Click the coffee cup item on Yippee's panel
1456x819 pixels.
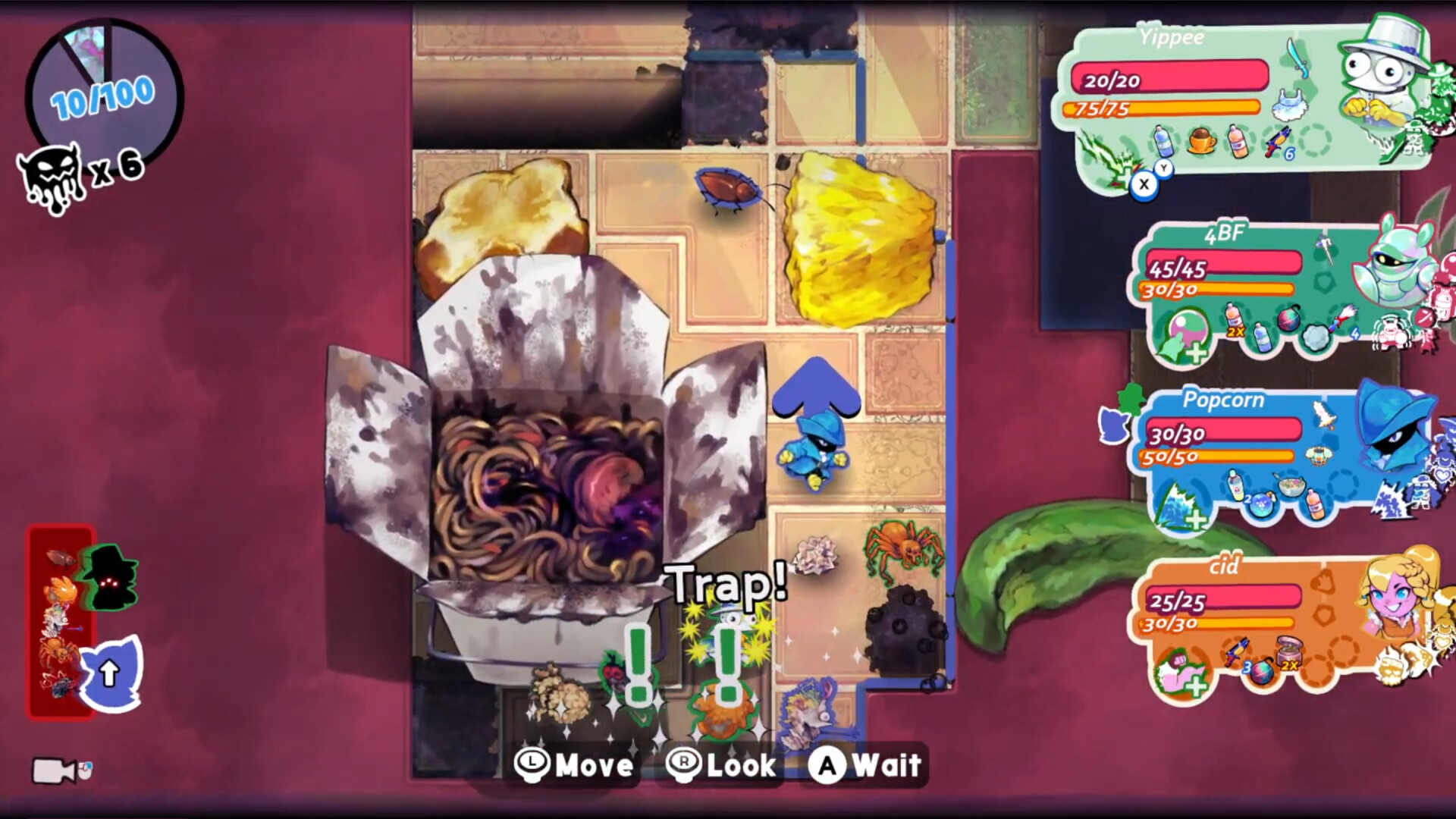1201,142
